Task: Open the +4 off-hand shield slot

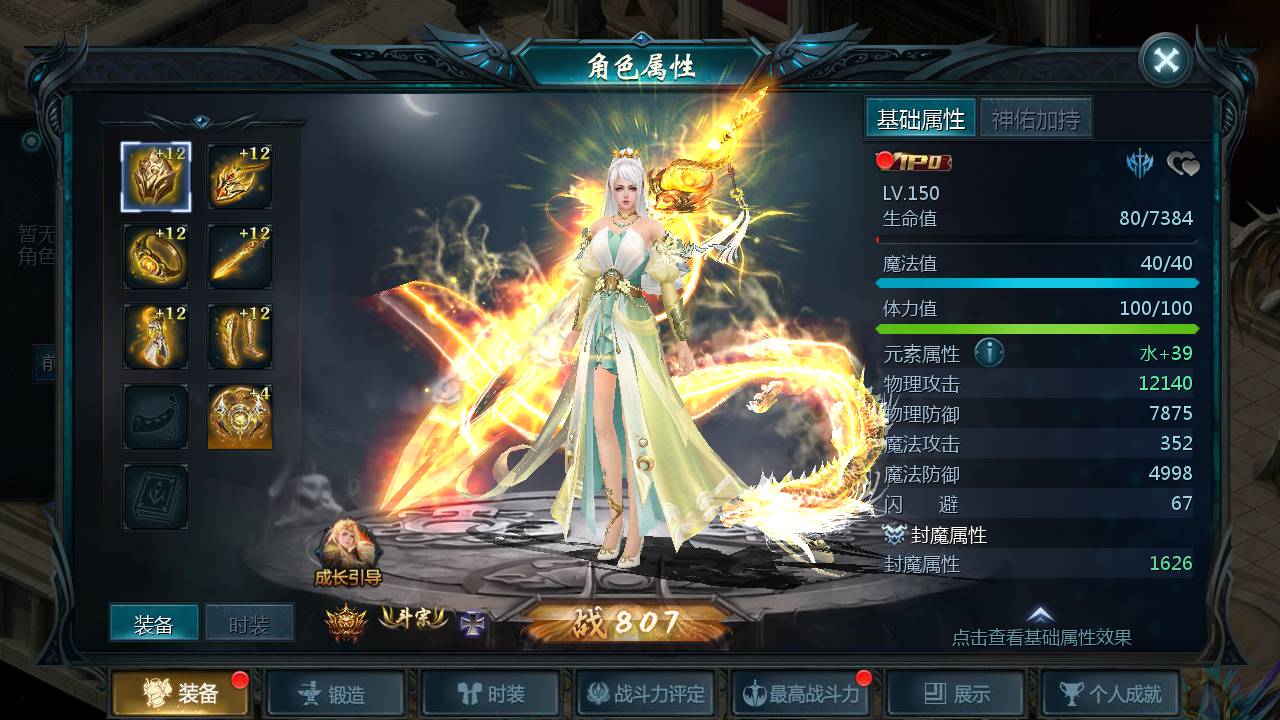Action: pos(239,417)
